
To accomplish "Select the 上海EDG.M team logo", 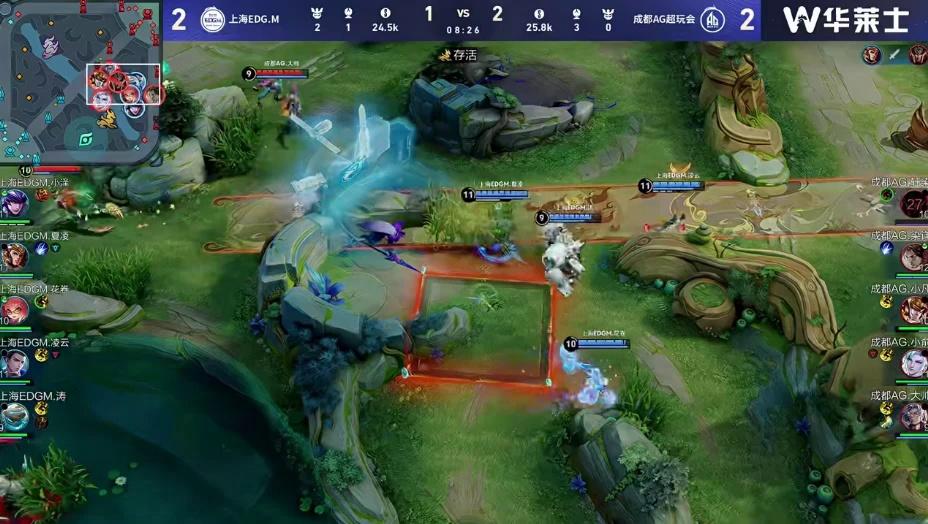I will click(212, 20).
